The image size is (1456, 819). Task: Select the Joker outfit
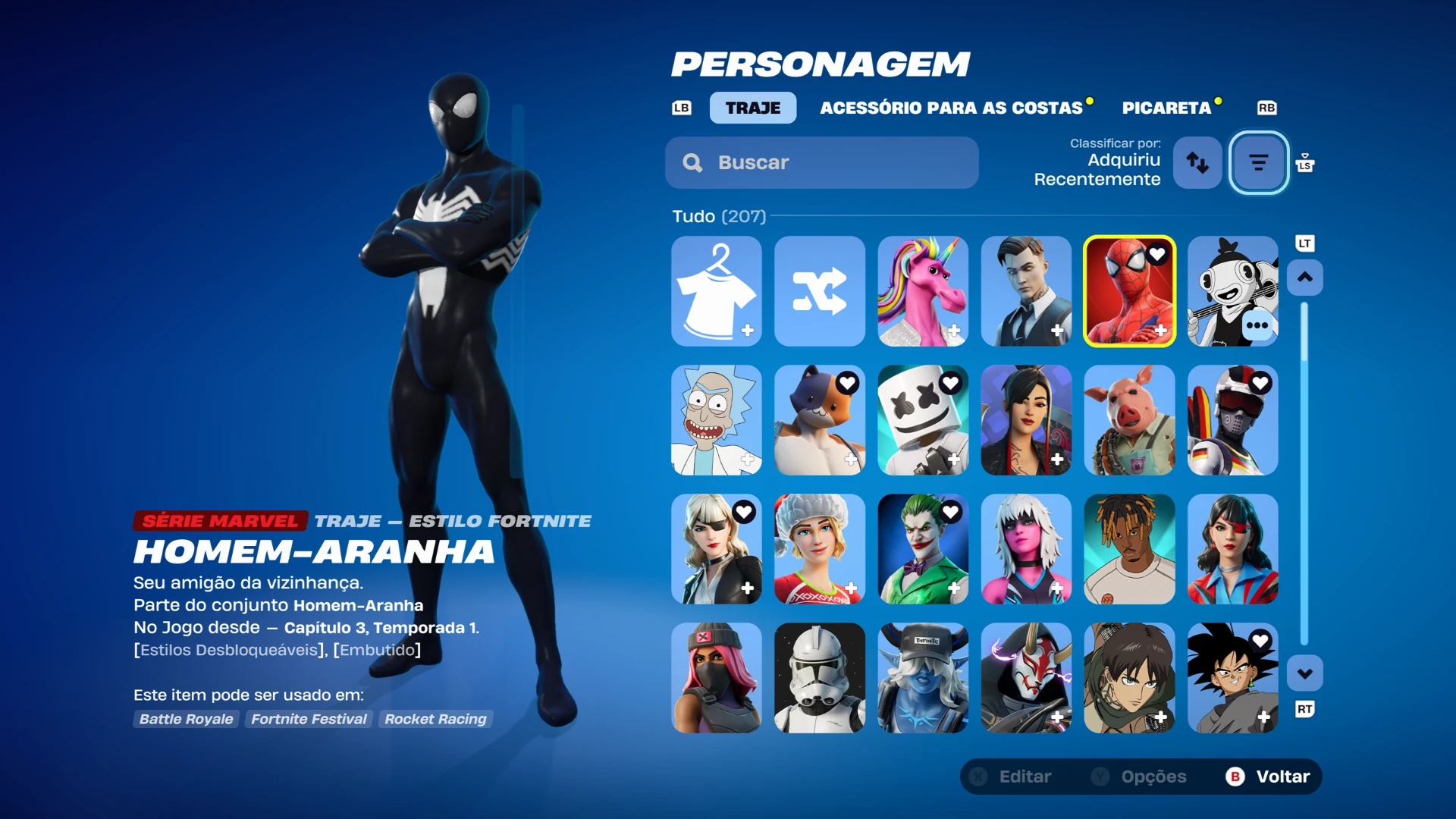pos(922,549)
